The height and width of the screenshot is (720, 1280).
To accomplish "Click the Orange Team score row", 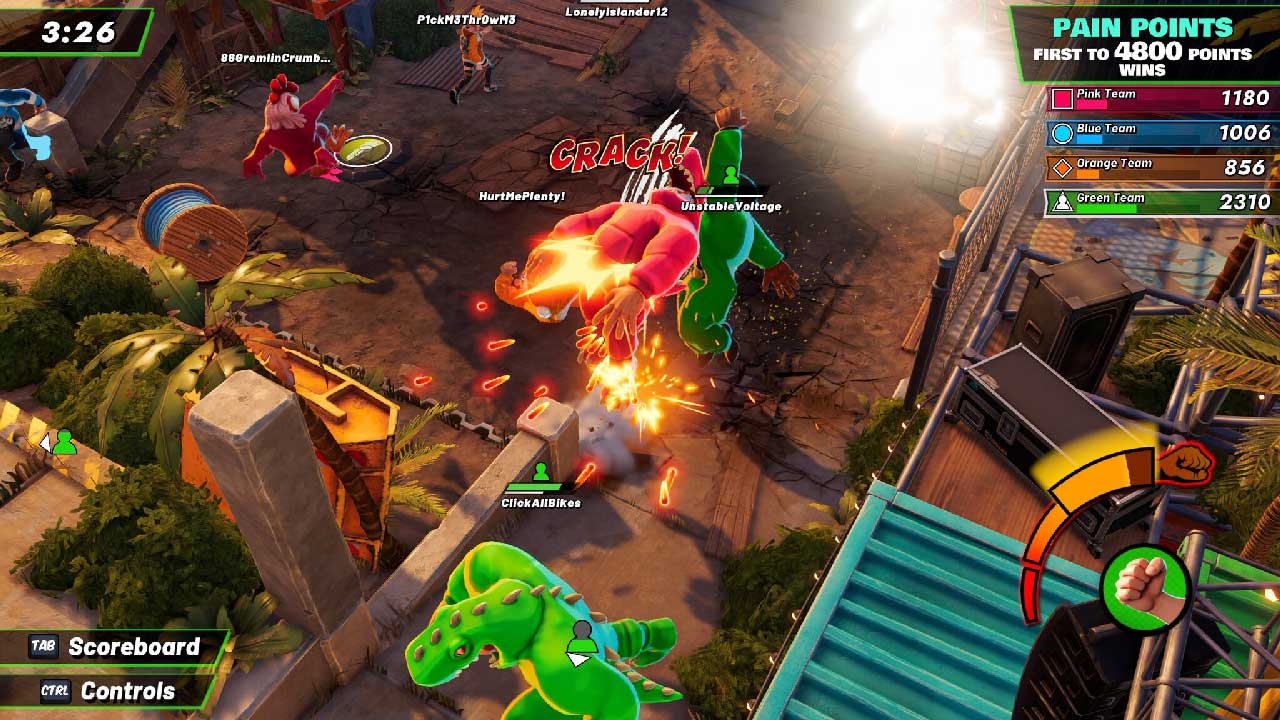I will 1160,167.
